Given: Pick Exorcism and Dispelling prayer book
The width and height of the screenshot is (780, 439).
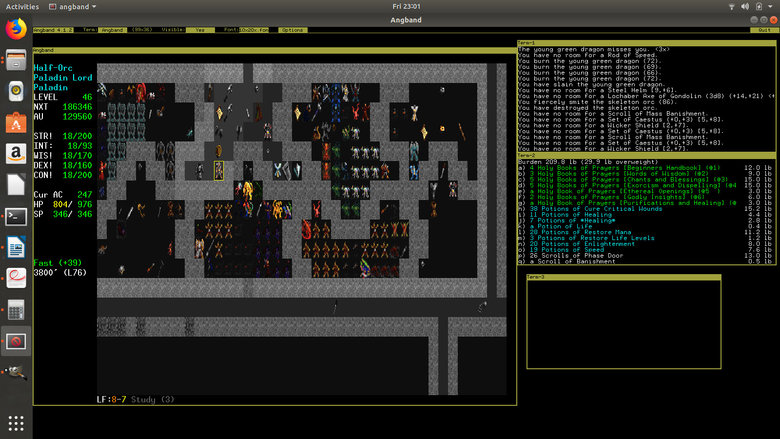Looking at the screenshot, I should (x=620, y=186).
